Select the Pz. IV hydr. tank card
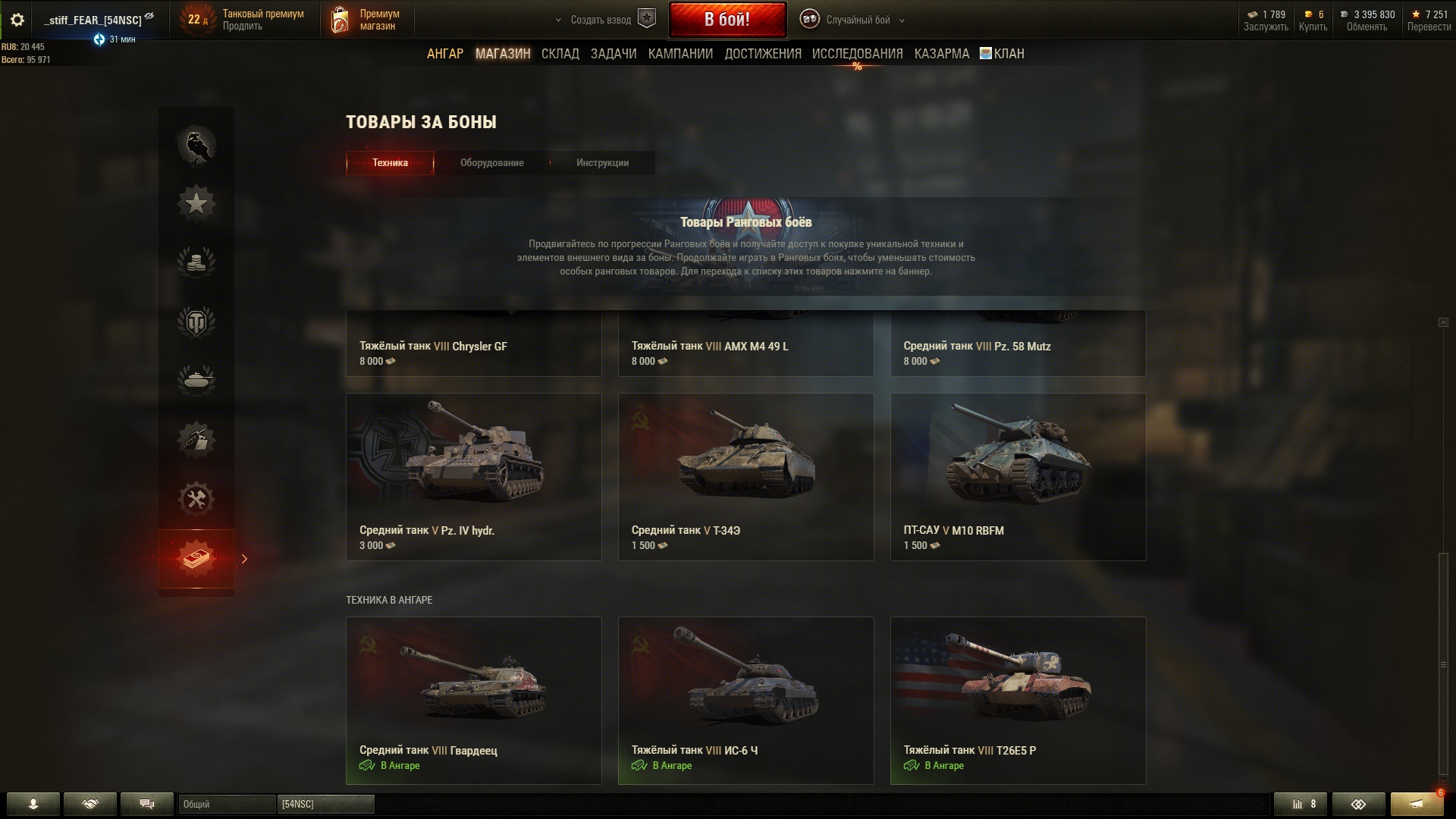The image size is (1456, 819). pyautogui.click(x=473, y=476)
